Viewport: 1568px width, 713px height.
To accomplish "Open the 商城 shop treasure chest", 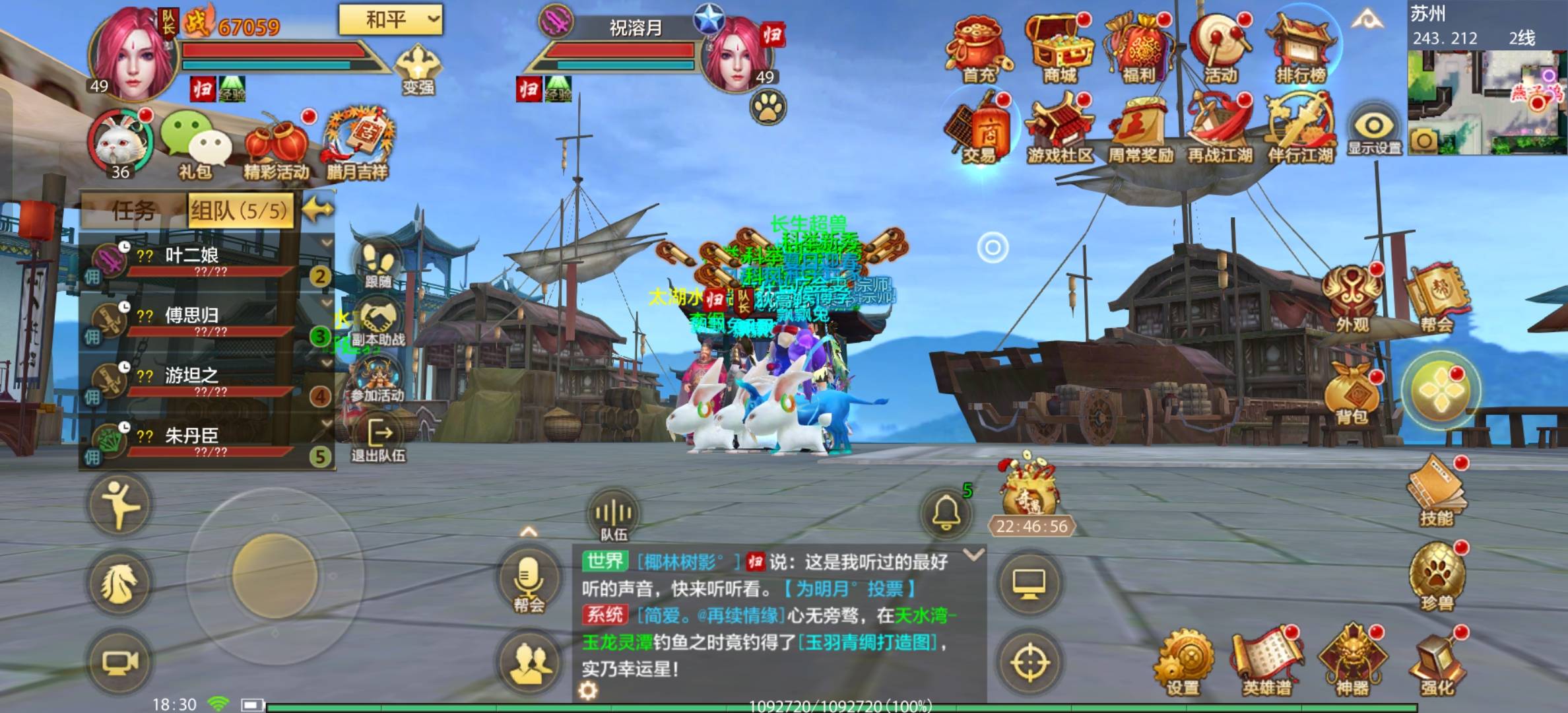I will [1060, 49].
